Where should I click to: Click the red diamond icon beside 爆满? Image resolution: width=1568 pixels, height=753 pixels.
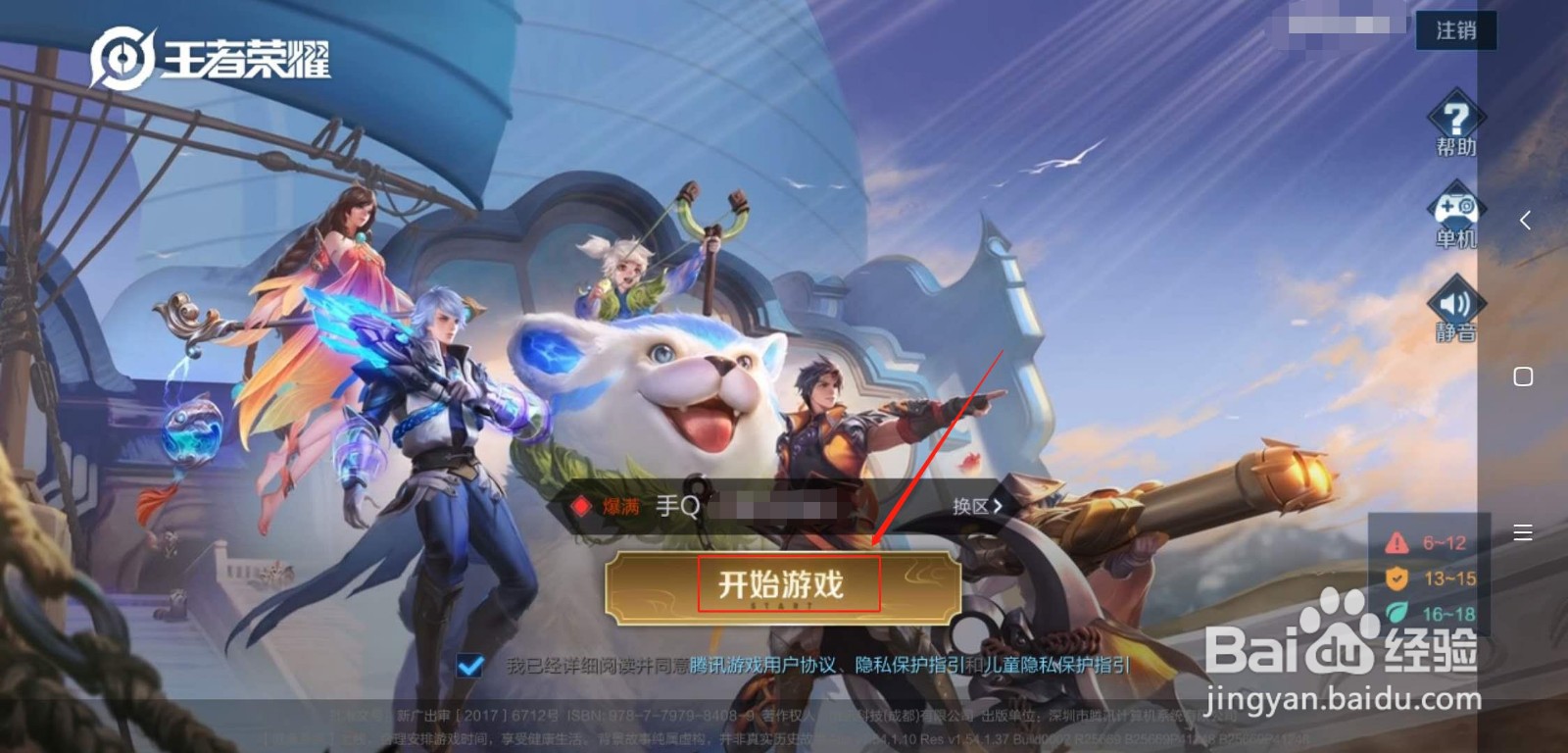coord(582,504)
